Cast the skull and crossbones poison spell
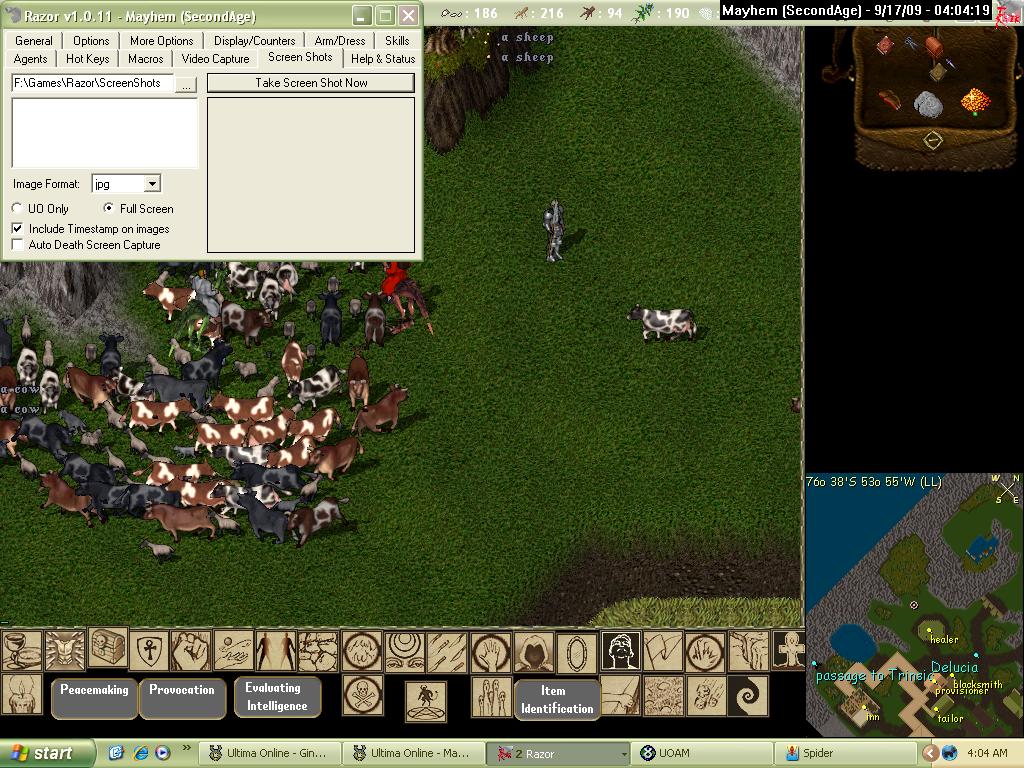 coord(363,694)
